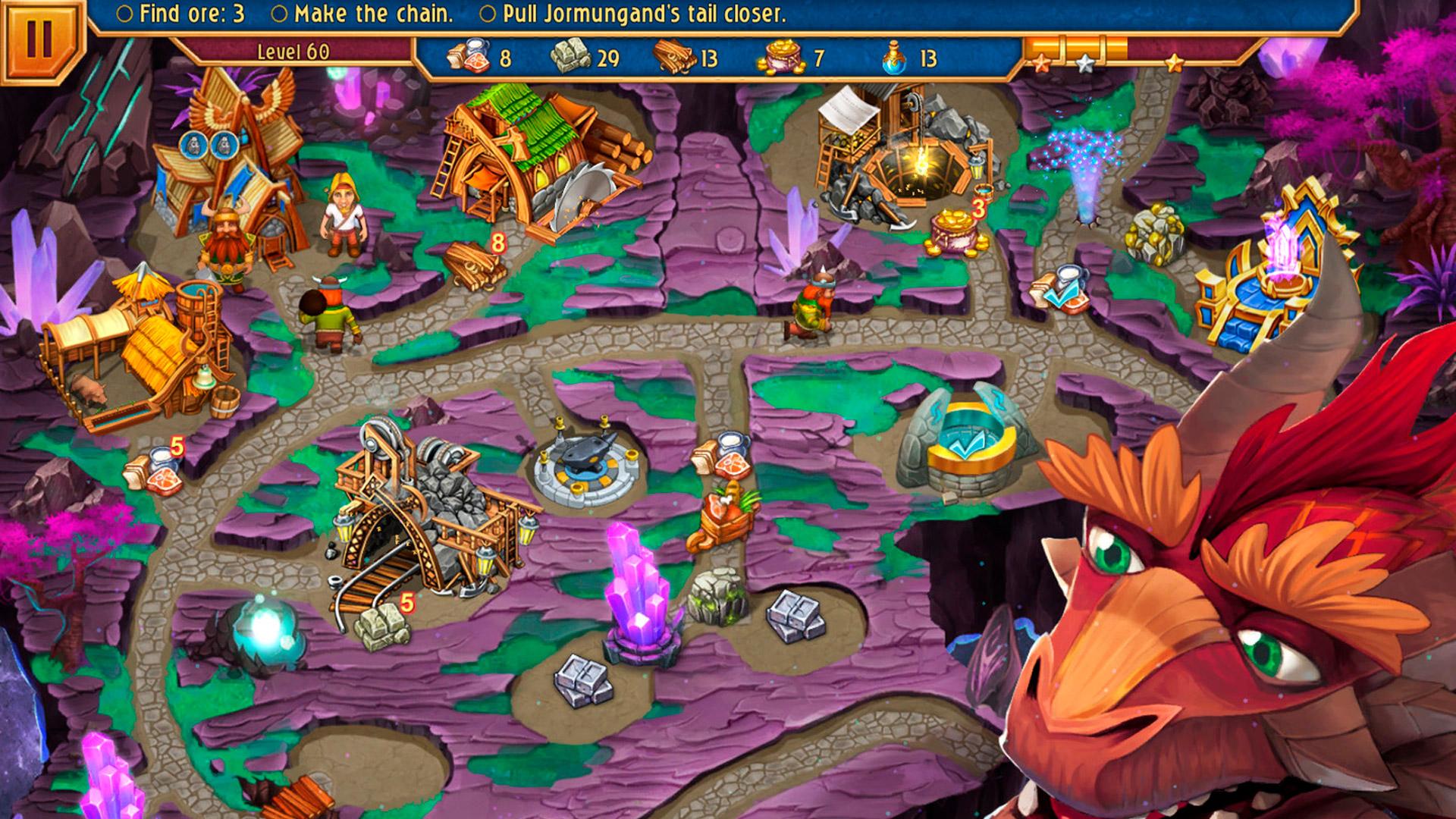The height and width of the screenshot is (819, 1456).
Task: Select the 'Find ore: 3' objective
Action: point(183,14)
